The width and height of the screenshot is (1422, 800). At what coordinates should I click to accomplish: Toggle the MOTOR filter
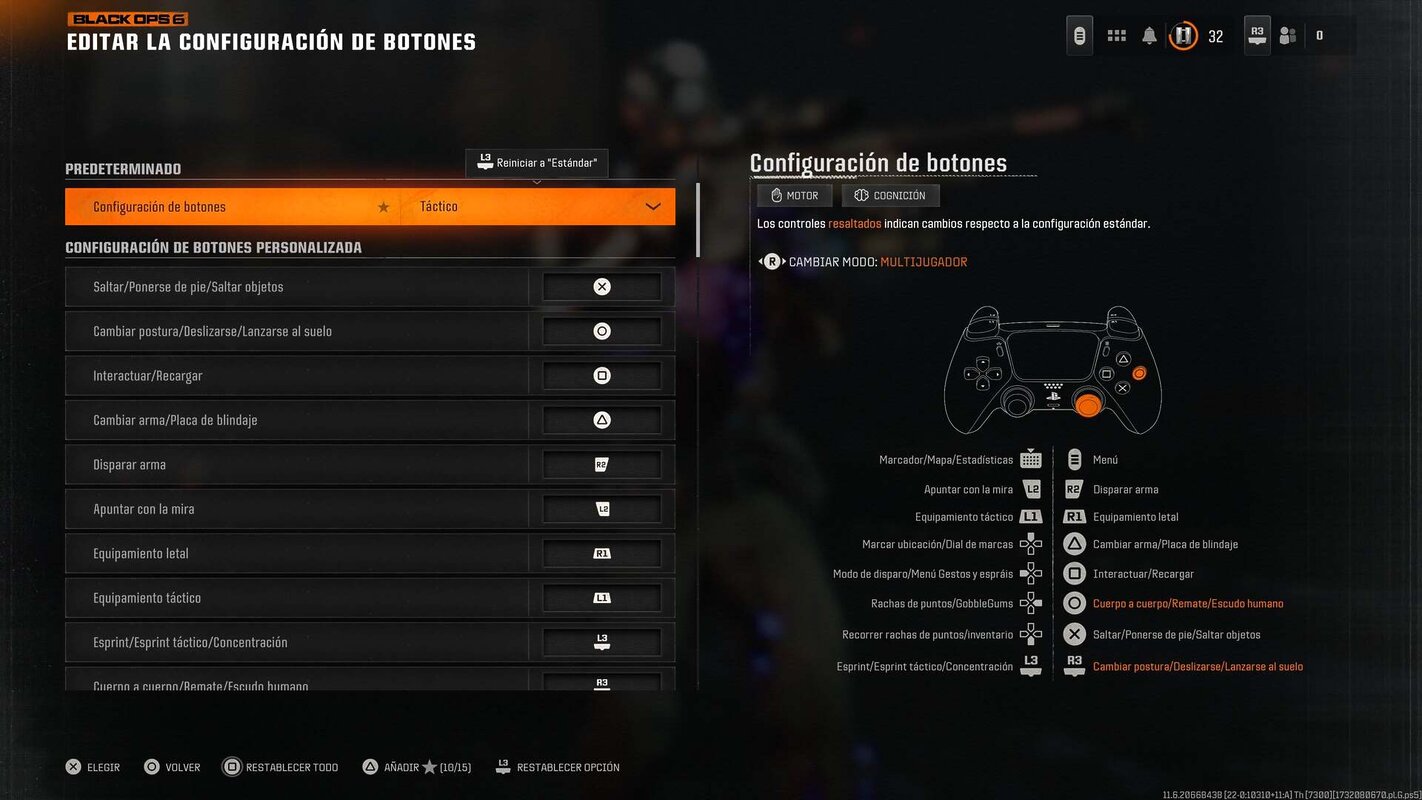pyautogui.click(x=794, y=195)
